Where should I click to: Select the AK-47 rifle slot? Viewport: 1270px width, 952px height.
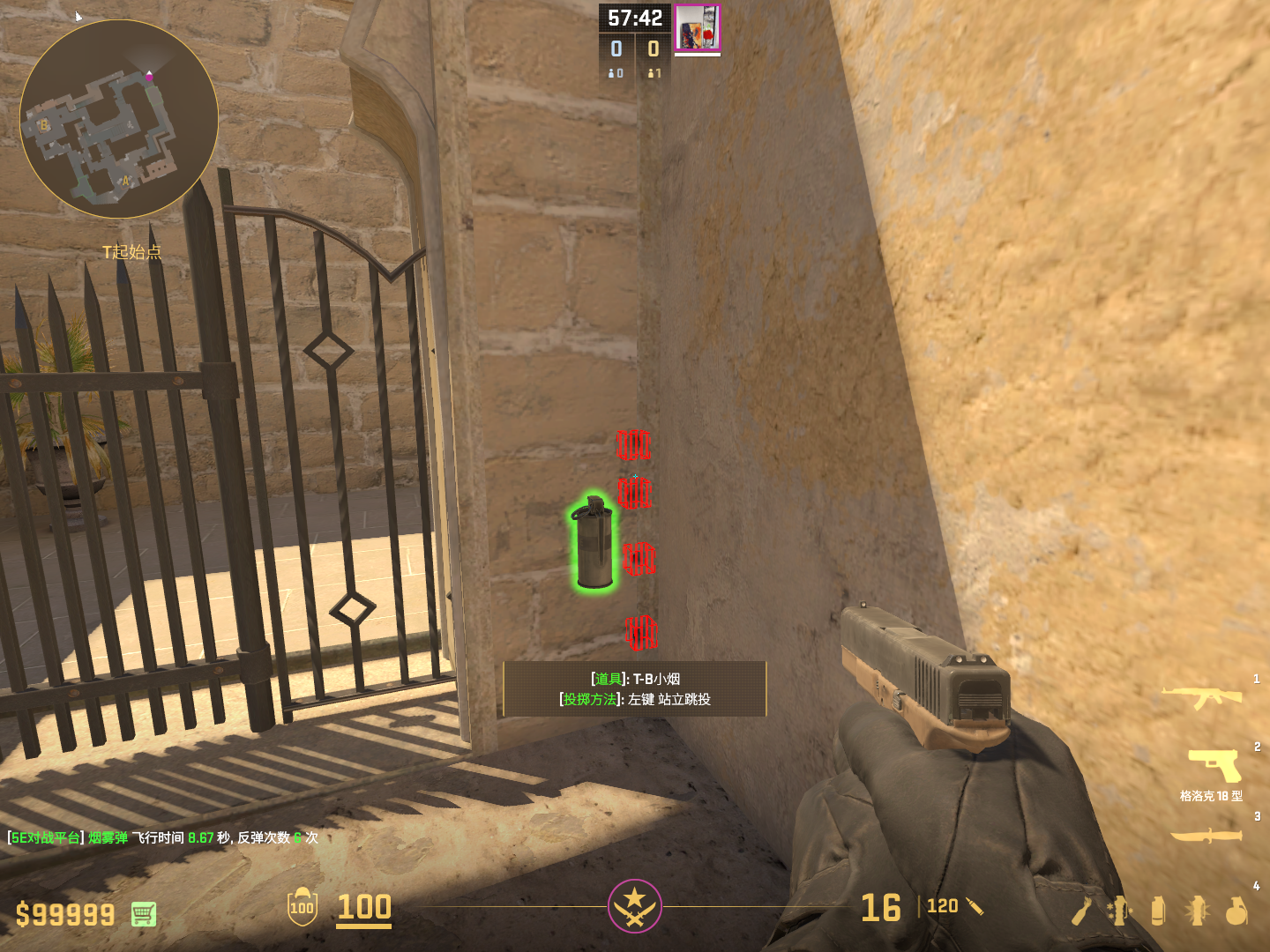coord(1201,697)
